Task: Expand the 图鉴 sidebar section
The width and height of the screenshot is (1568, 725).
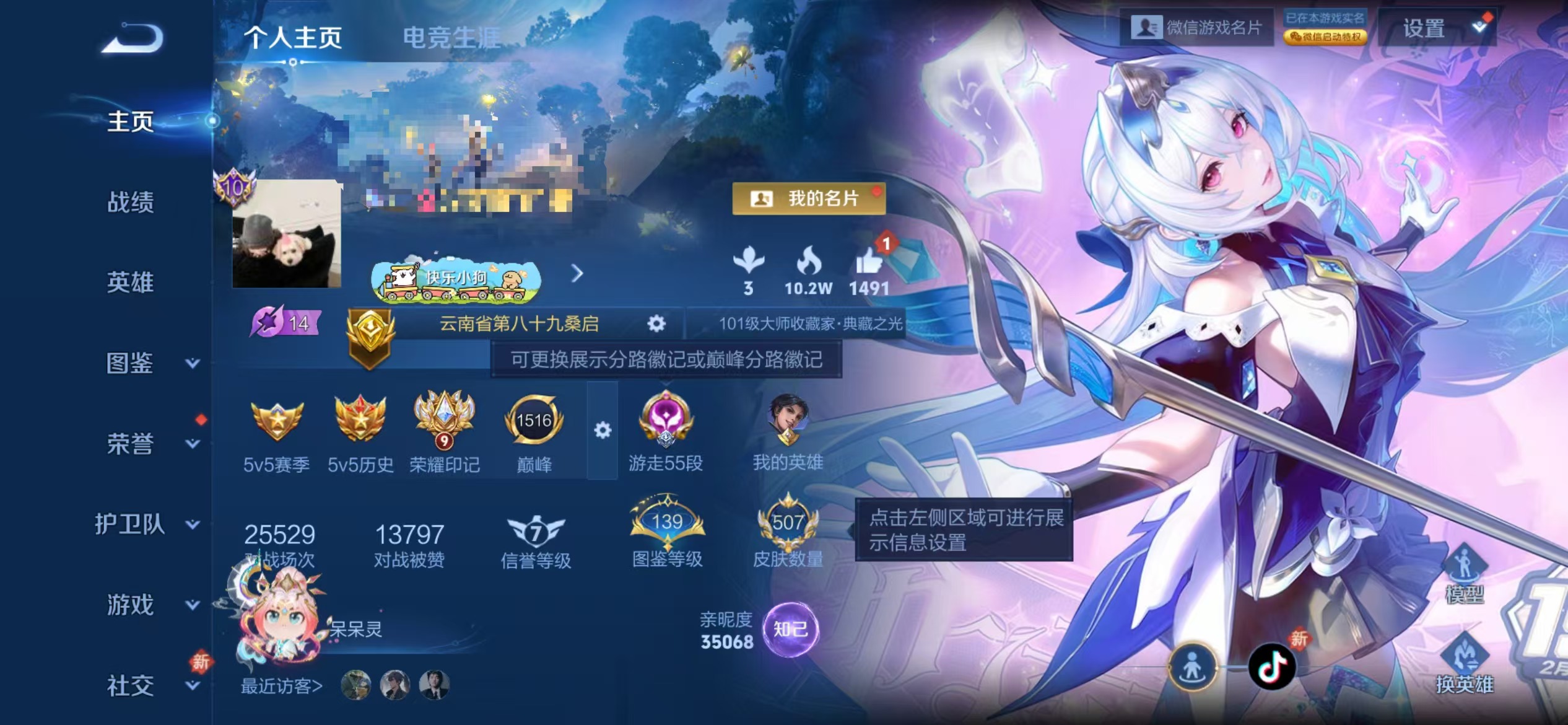Action: (129, 364)
